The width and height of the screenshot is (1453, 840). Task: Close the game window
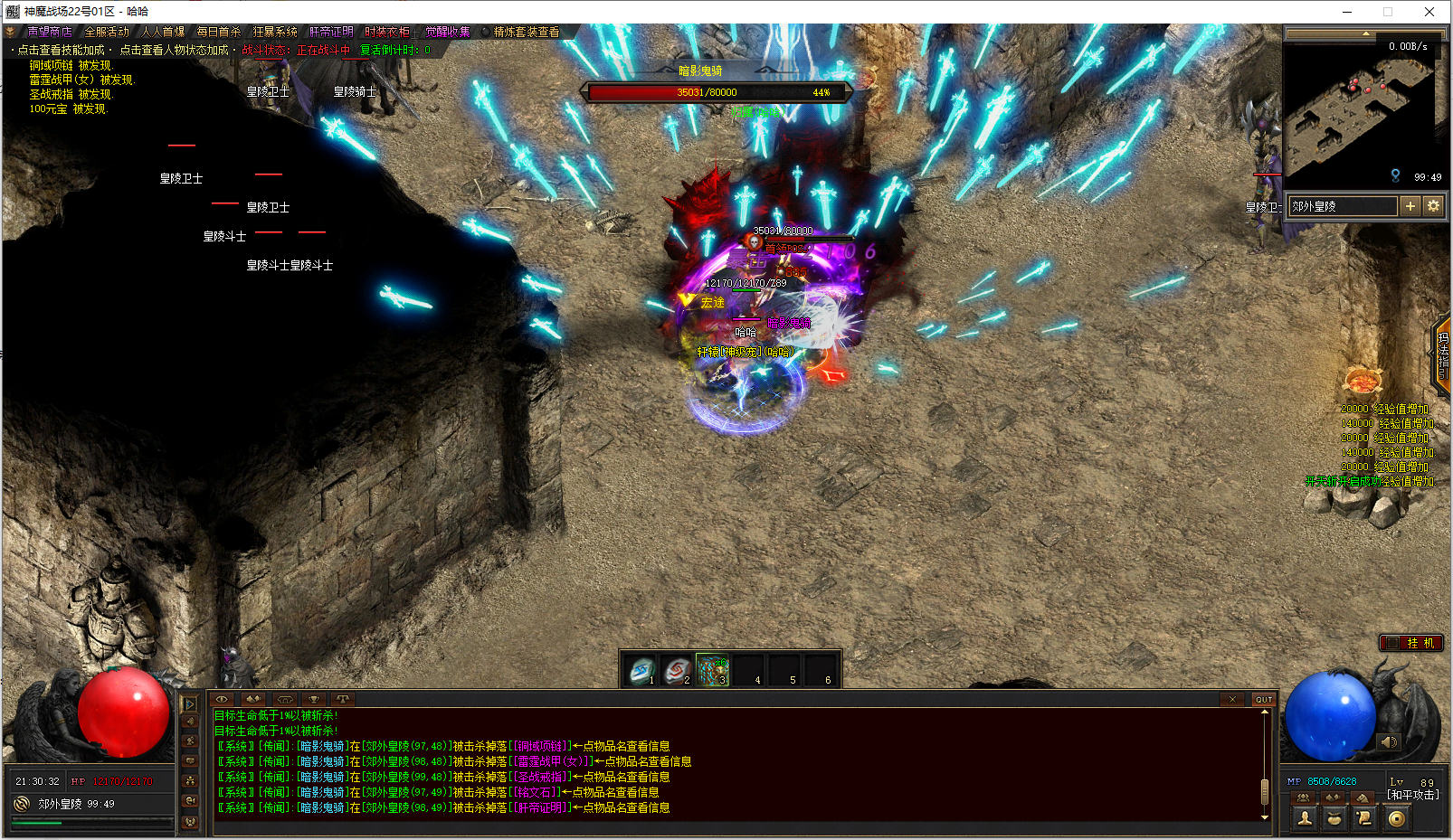coord(1429,12)
